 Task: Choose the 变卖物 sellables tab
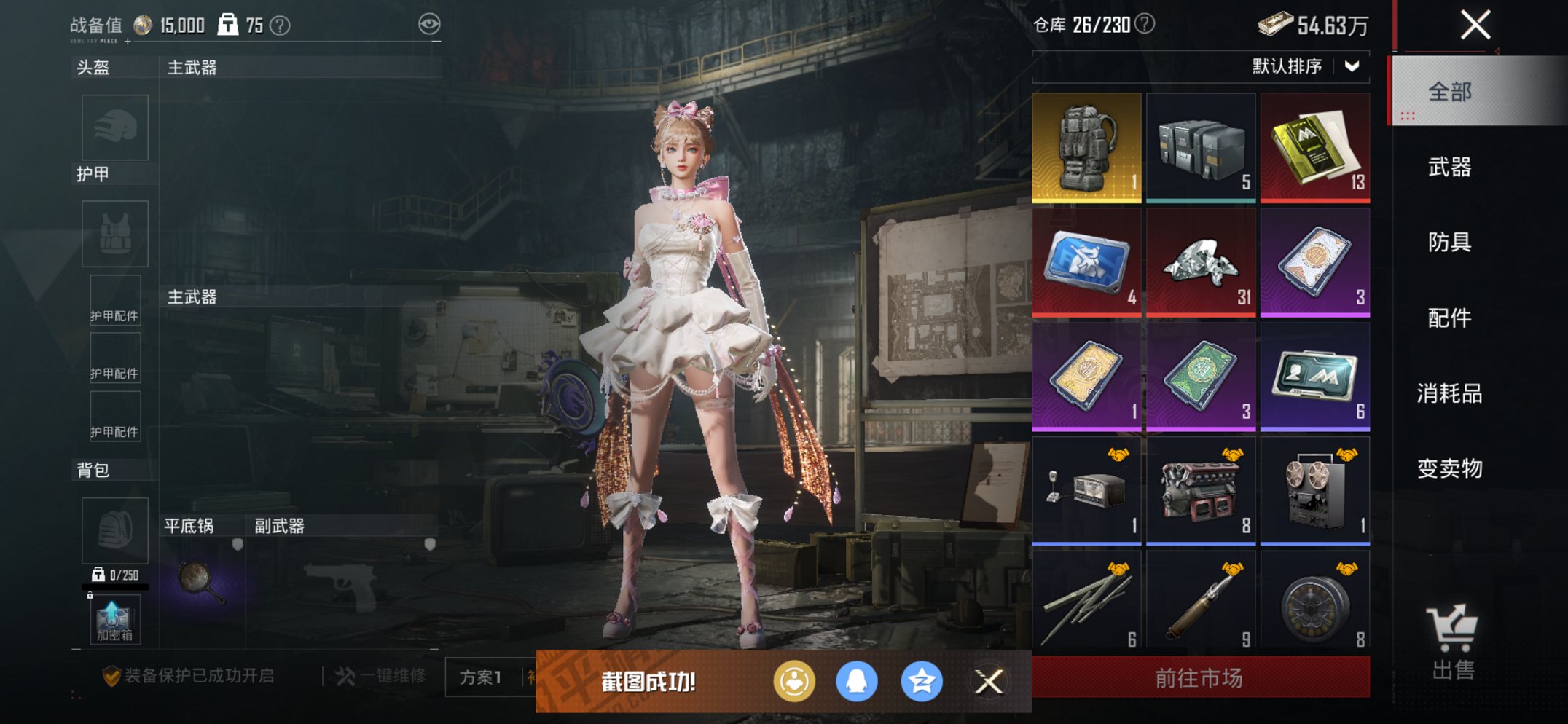click(x=1449, y=468)
